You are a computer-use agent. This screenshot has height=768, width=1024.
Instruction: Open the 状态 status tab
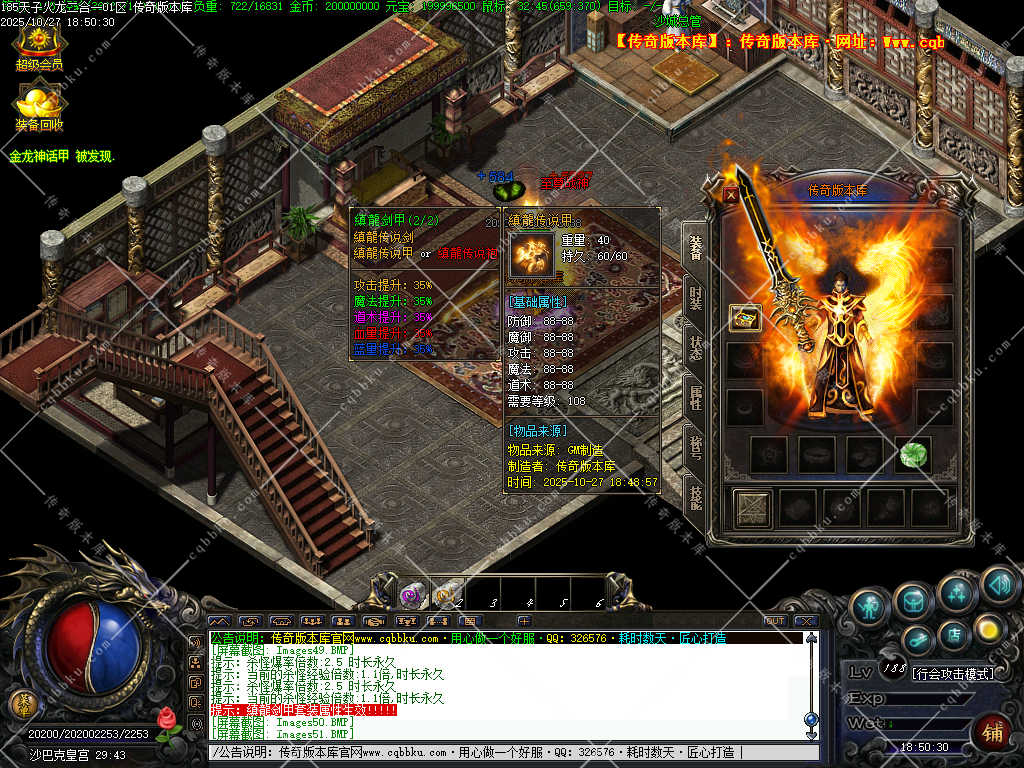[694, 350]
